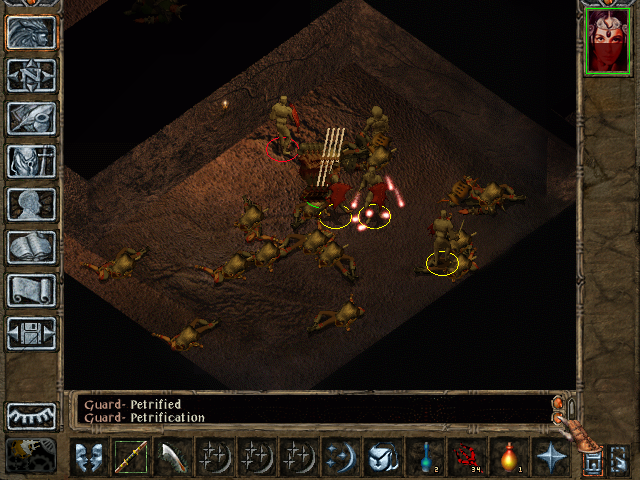The height and width of the screenshot is (480, 640).
Task: Switch to the curved blade weapon slot
Action: pos(172,457)
